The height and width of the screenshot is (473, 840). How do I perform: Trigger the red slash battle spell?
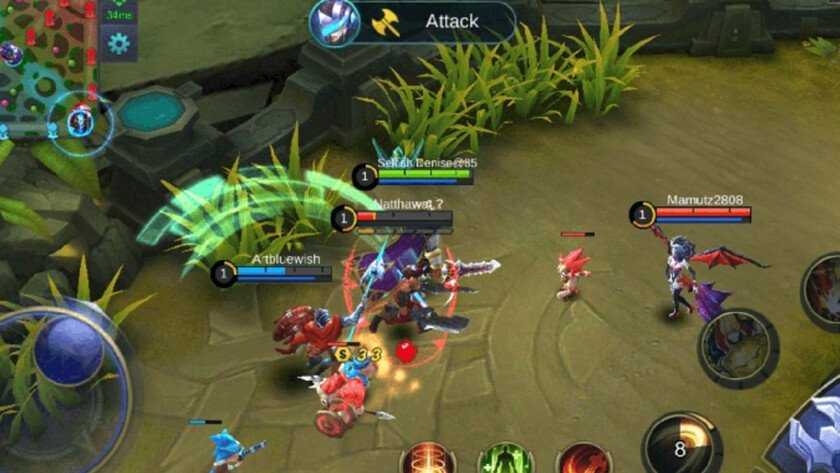click(x=583, y=460)
